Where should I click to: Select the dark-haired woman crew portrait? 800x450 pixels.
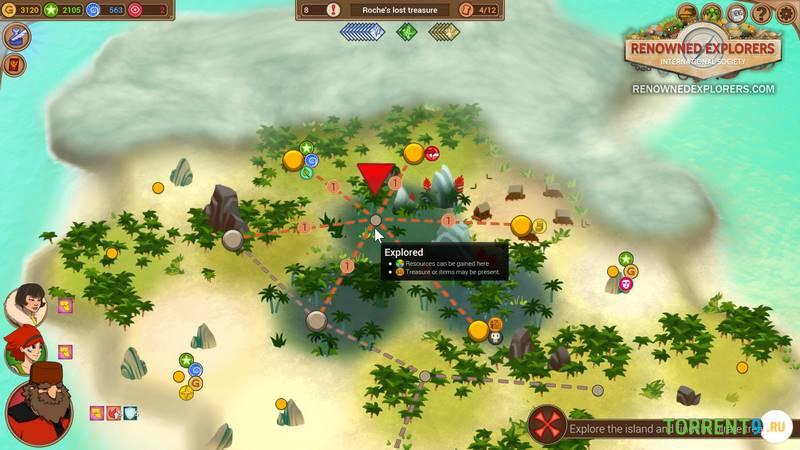click(25, 304)
